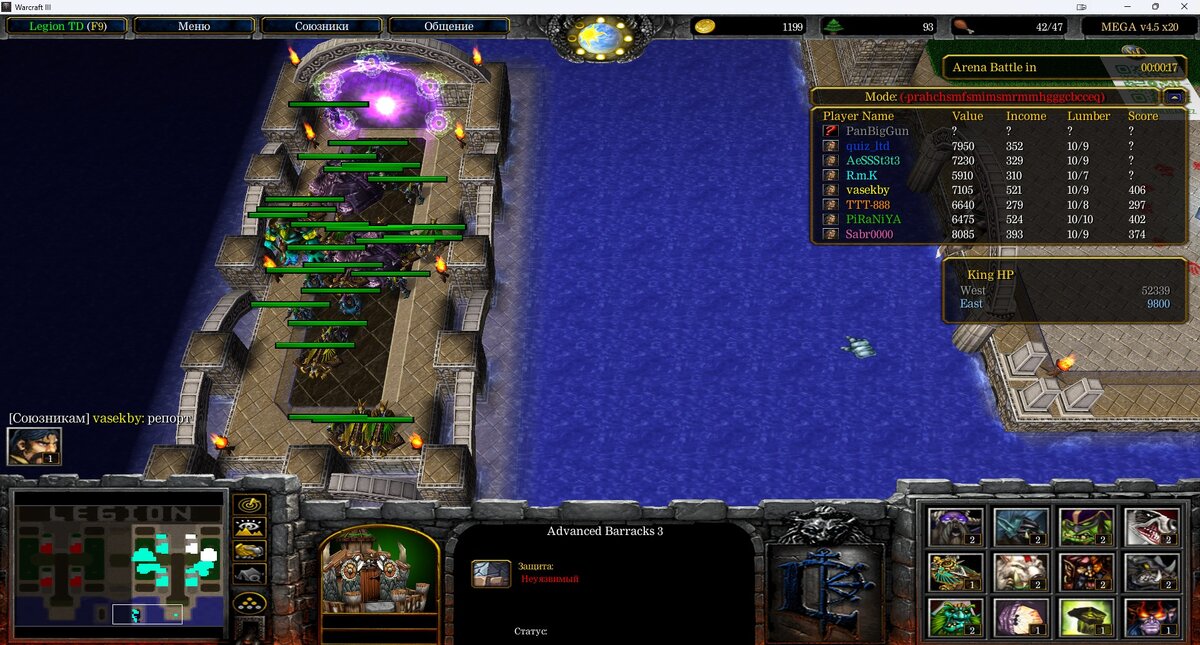Summon the green goblin unit

(x=1085, y=527)
